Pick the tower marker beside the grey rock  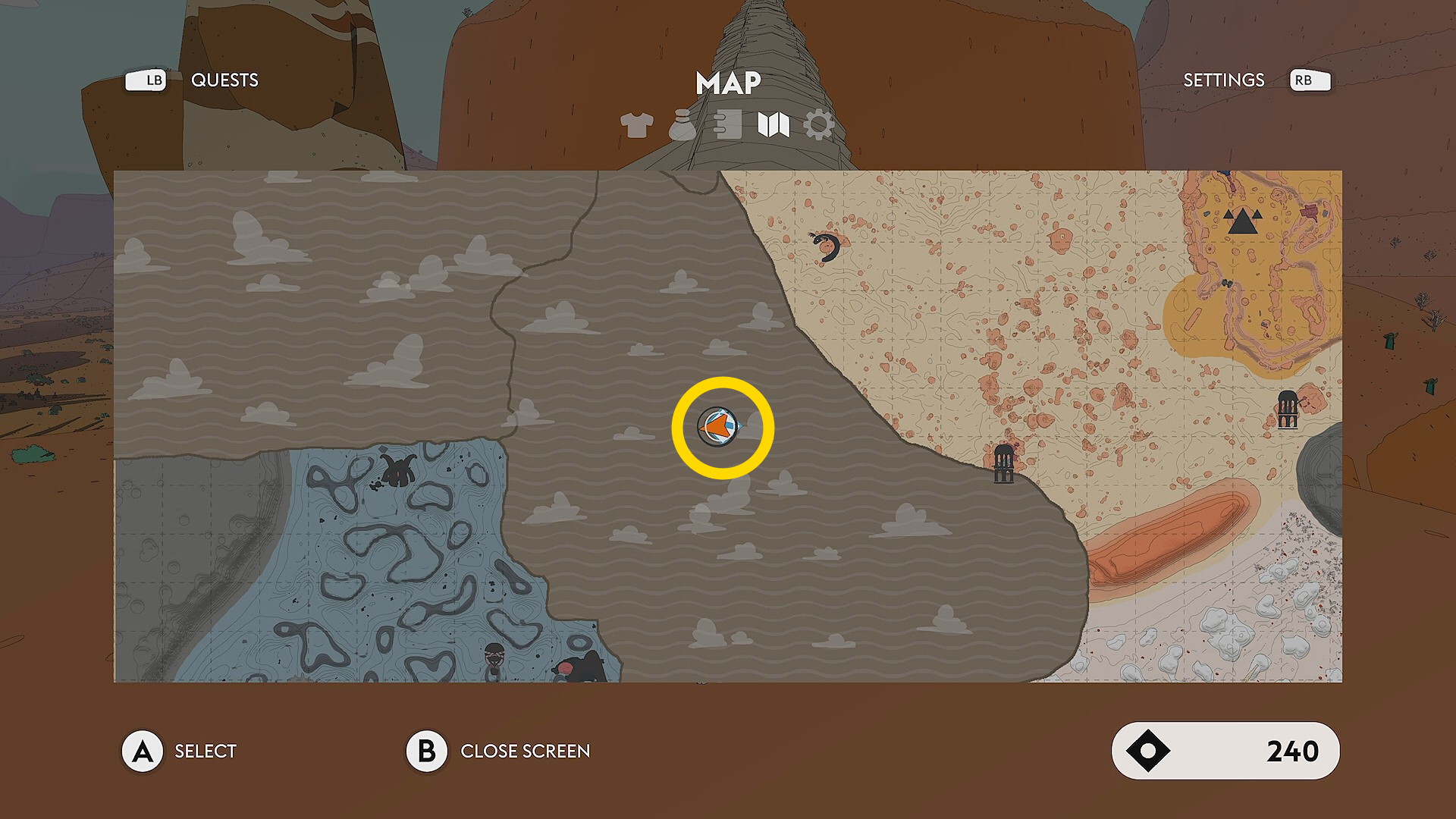1288,409
